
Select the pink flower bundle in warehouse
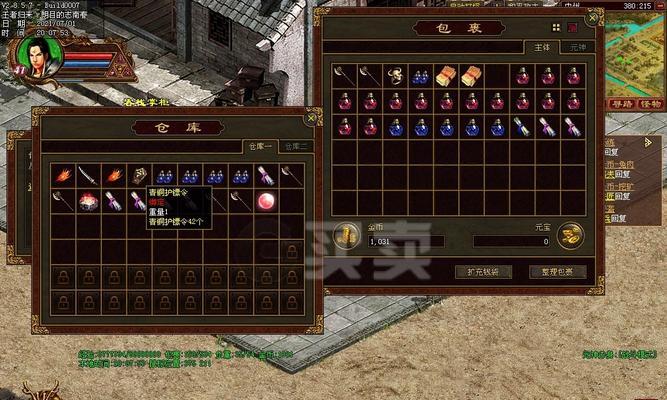point(89,200)
